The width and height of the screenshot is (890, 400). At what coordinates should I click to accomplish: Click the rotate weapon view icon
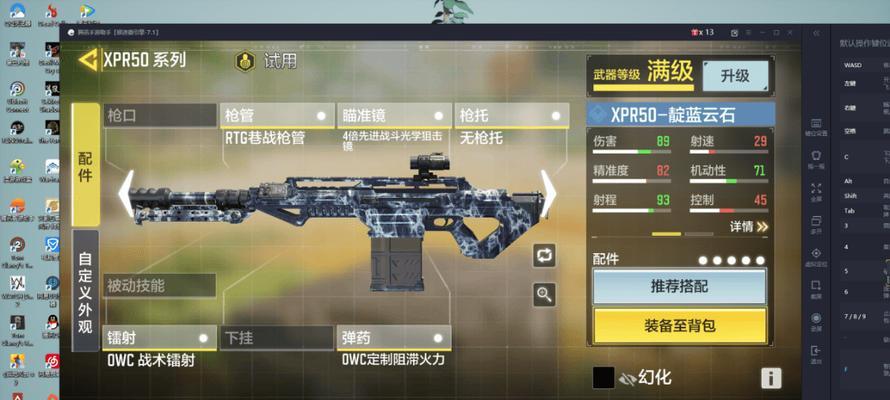[544, 256]
